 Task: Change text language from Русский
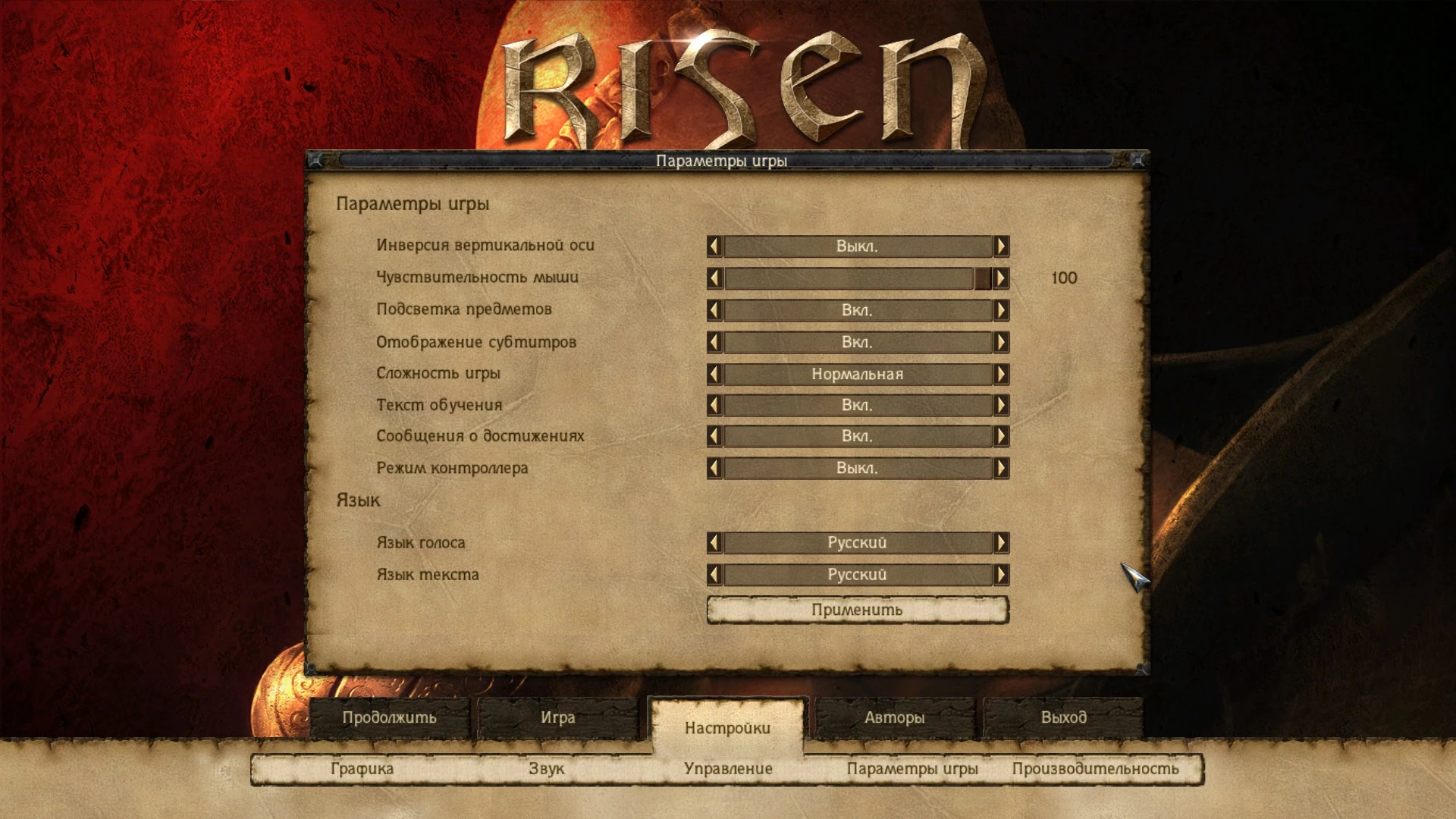coord(1001,575)
